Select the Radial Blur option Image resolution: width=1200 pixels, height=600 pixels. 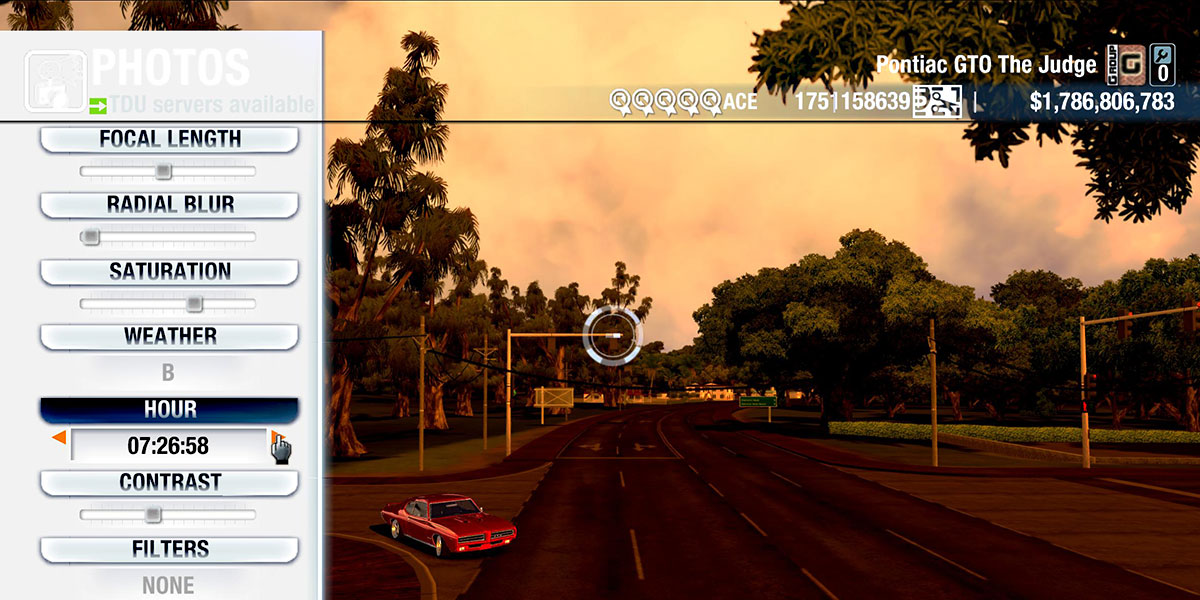click(169, 205)
